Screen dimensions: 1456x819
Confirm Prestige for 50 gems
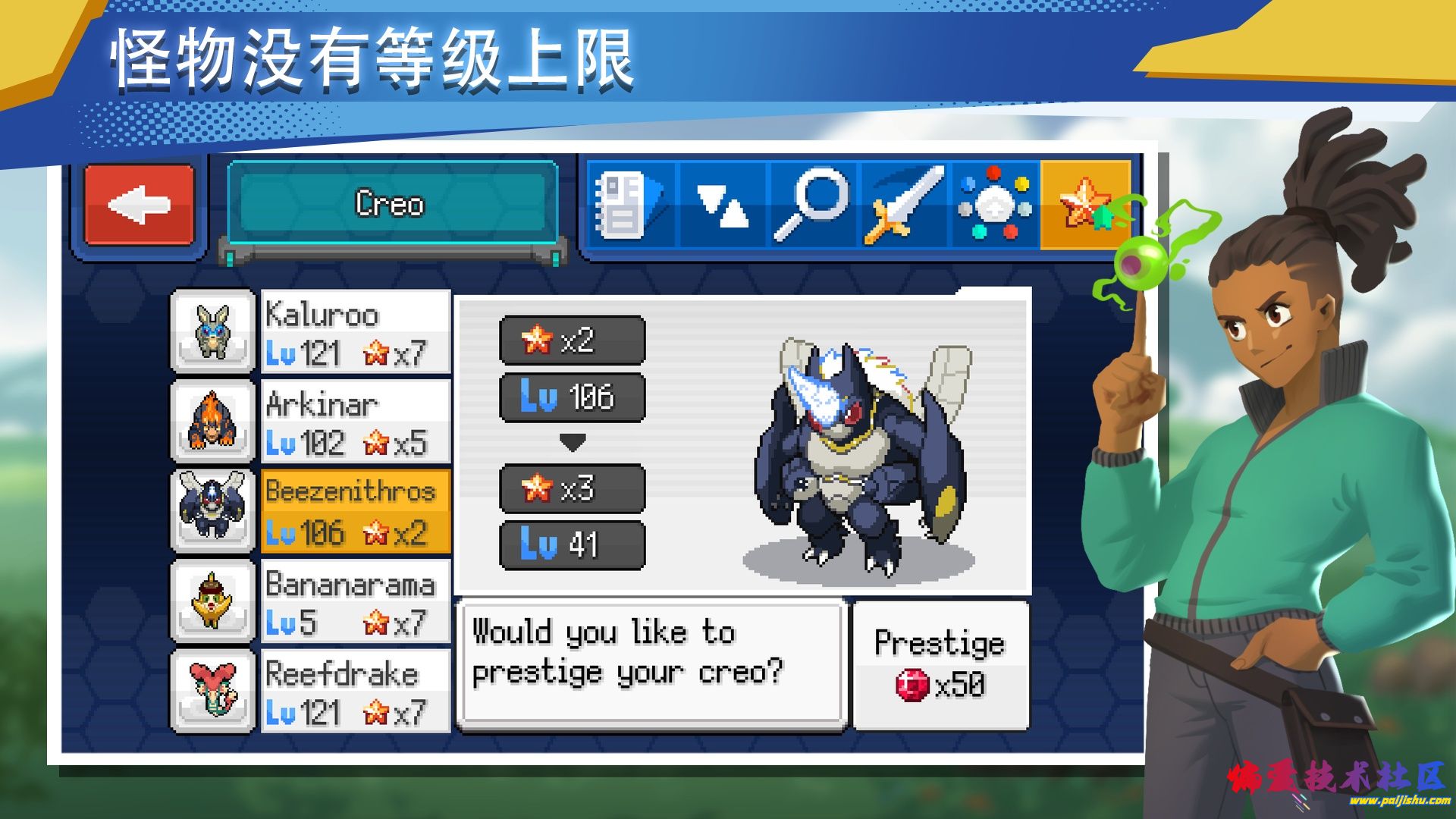tap(940, 665)
